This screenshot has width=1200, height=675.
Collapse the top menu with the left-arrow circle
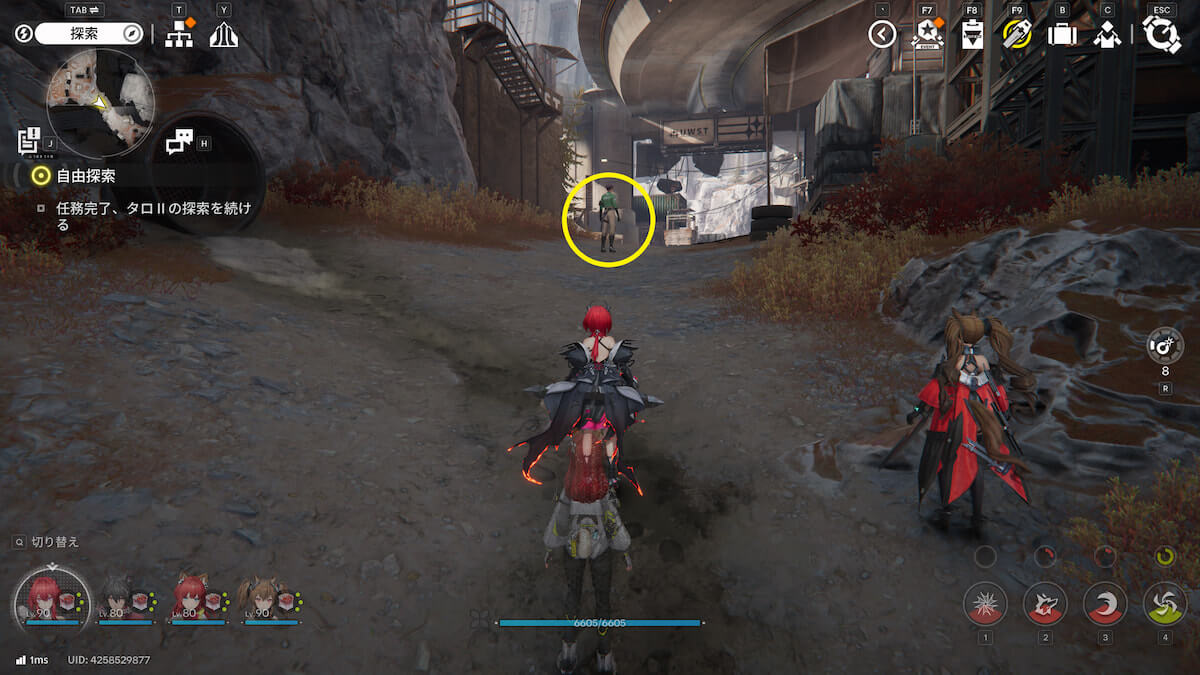coord(881,35)
